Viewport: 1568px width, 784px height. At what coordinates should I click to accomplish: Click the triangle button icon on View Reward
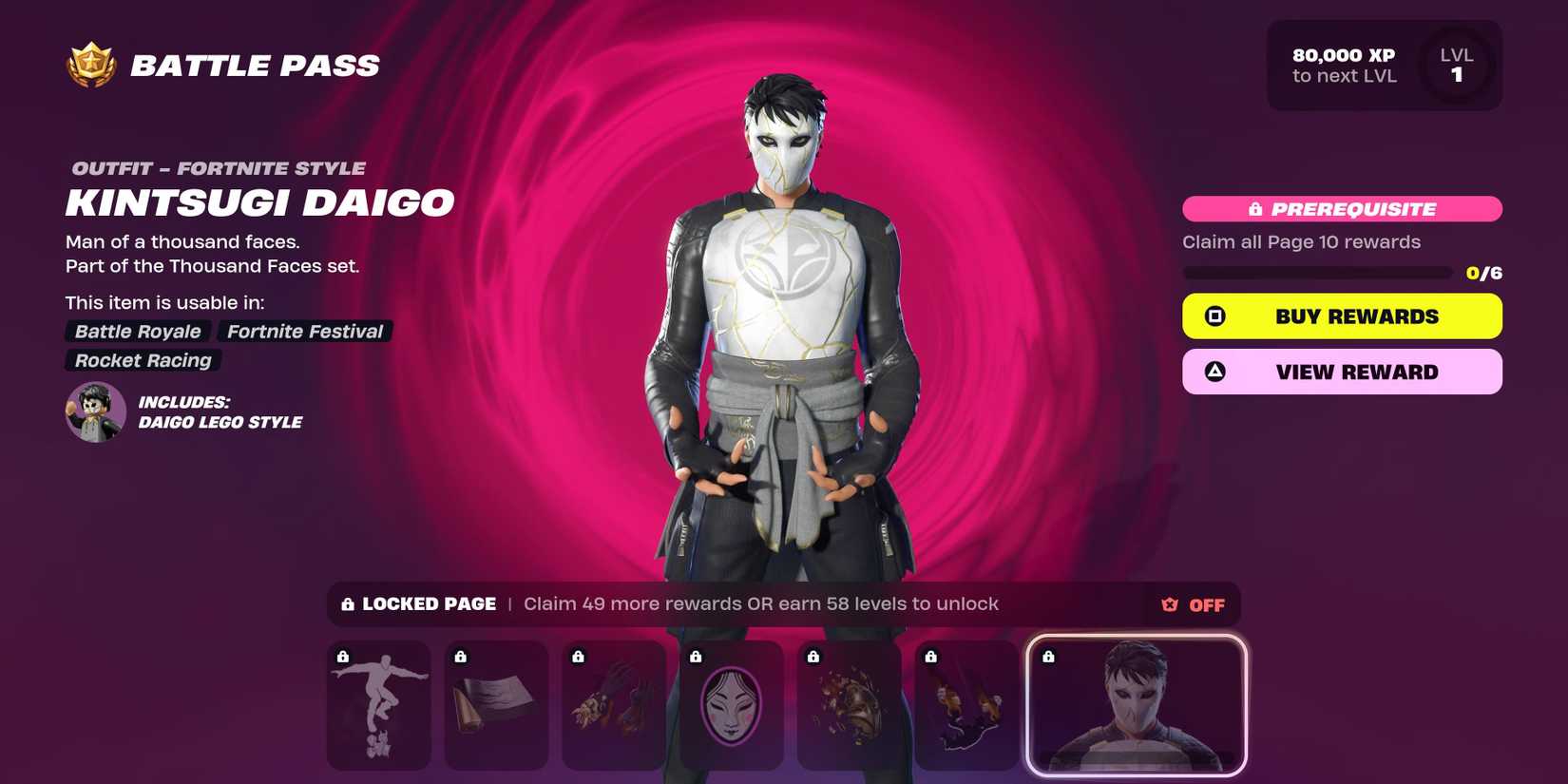click(x=1214, y=372)
